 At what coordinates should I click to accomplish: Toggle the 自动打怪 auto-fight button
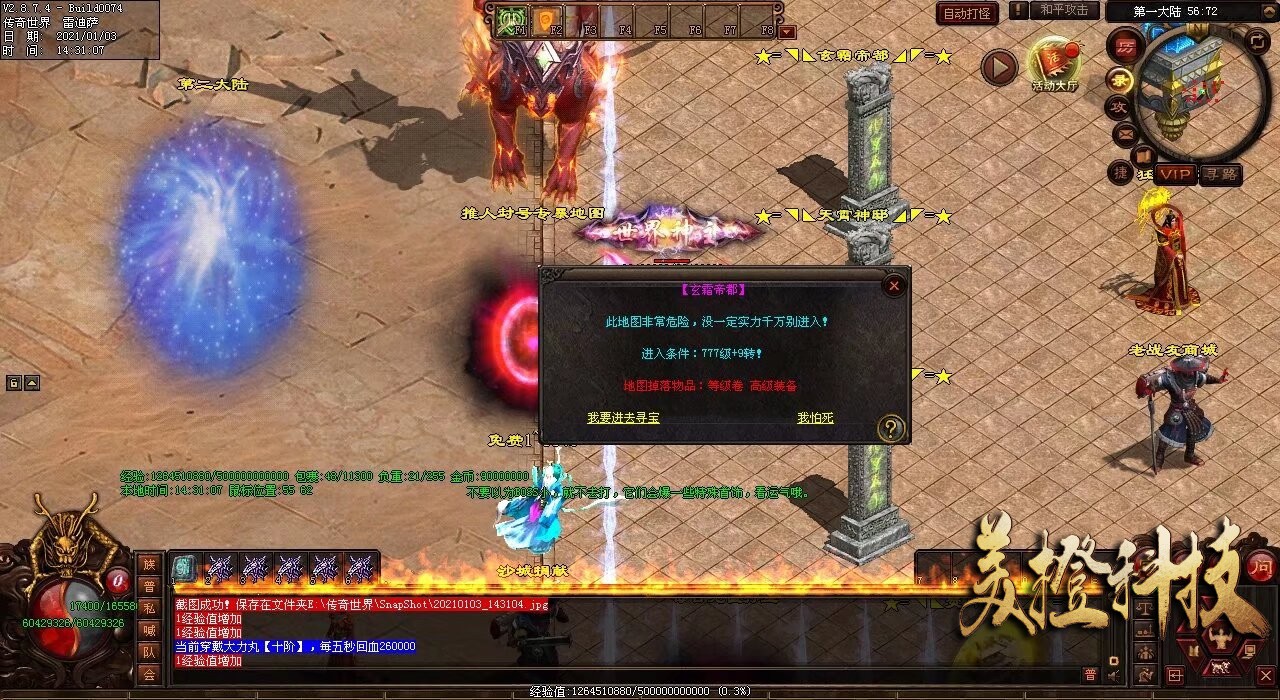(x=967, y=13)
